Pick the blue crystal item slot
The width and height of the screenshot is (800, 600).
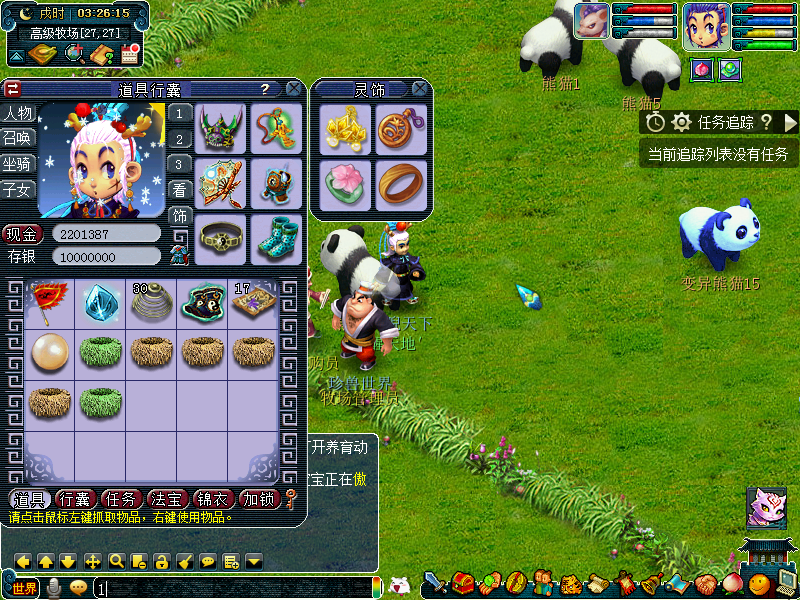click(100, 302)
